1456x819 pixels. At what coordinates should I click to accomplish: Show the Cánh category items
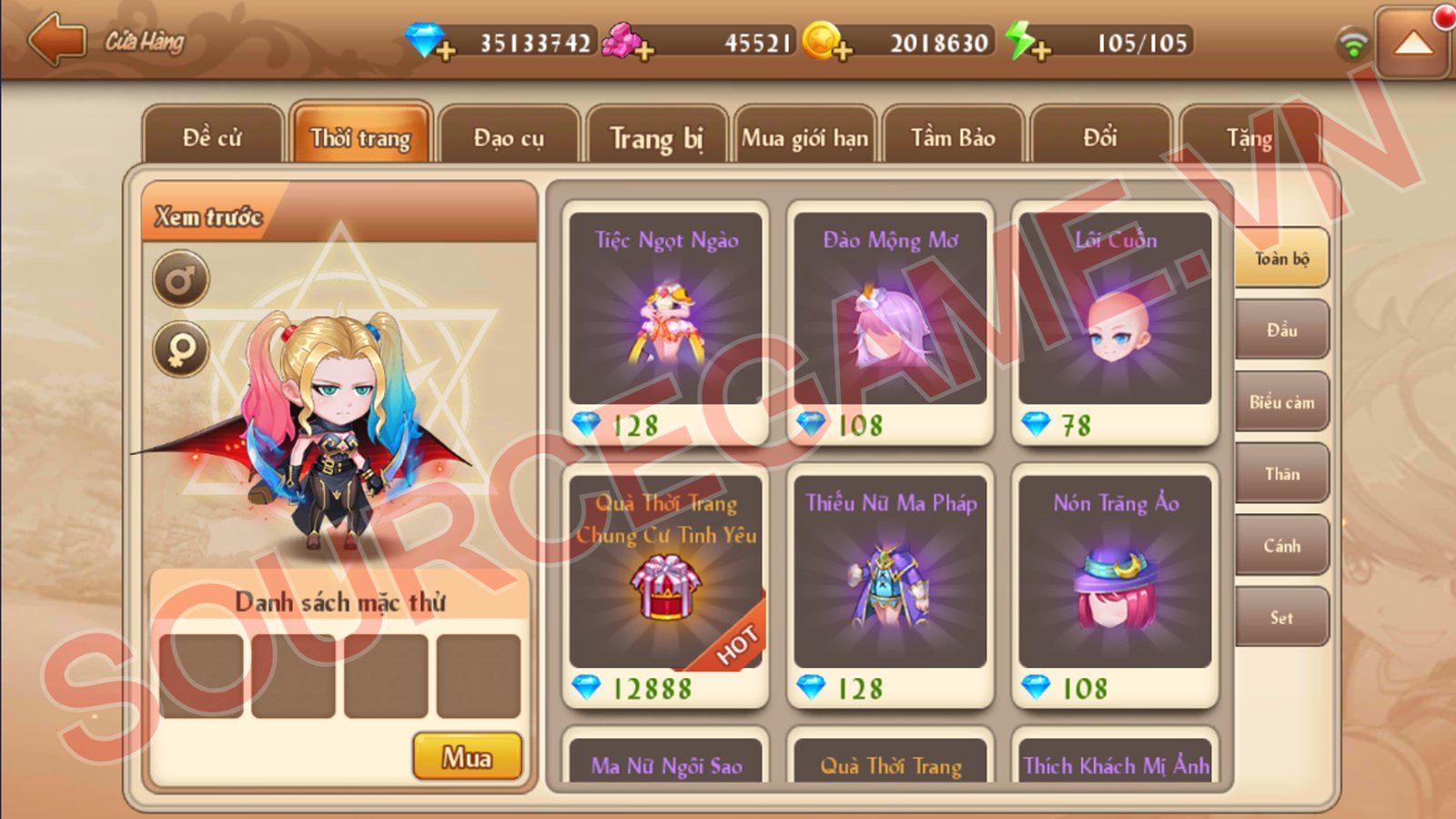point(1281,546)
